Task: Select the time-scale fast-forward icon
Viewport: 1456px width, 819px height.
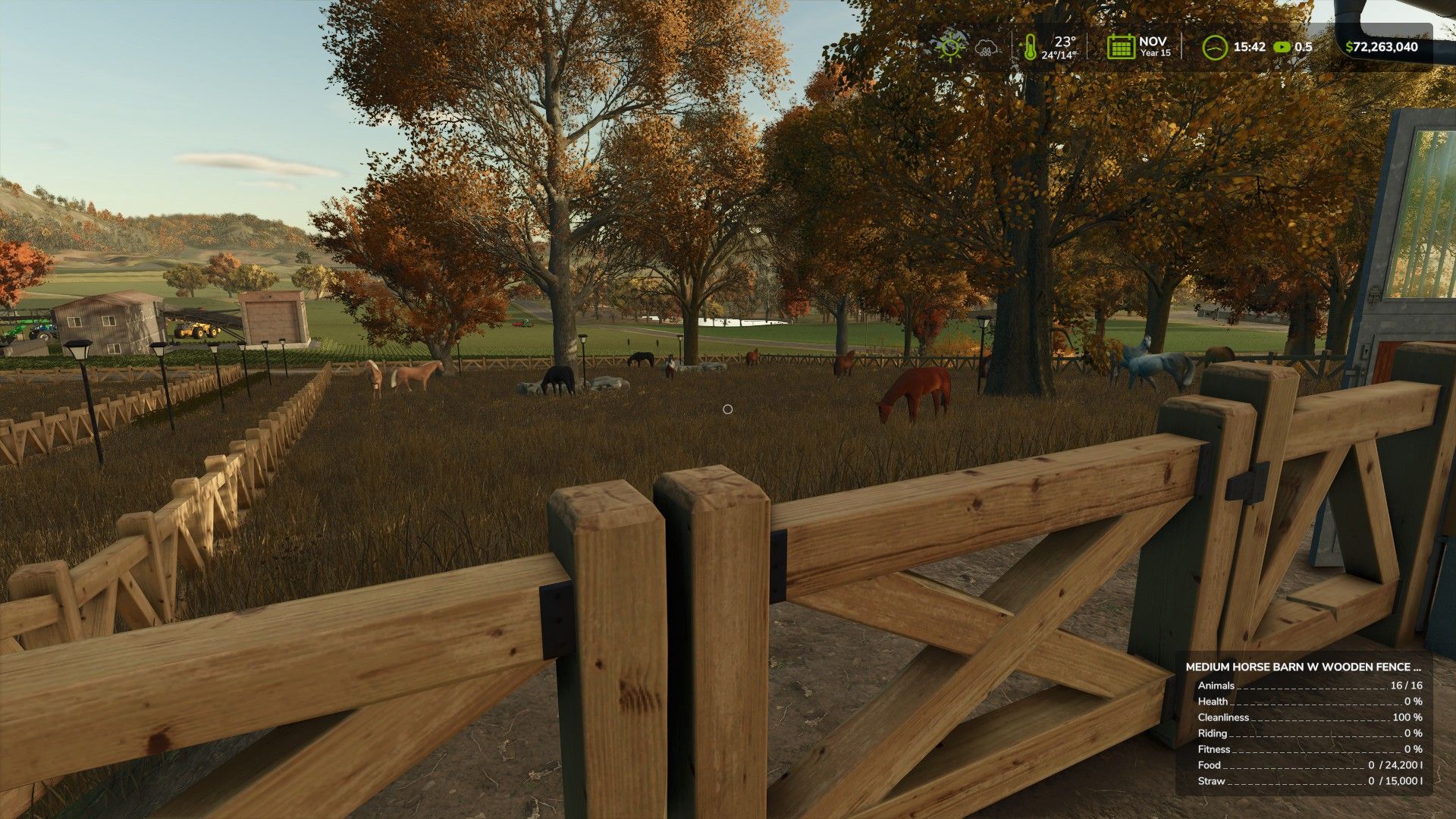Action: point(1282,47)
